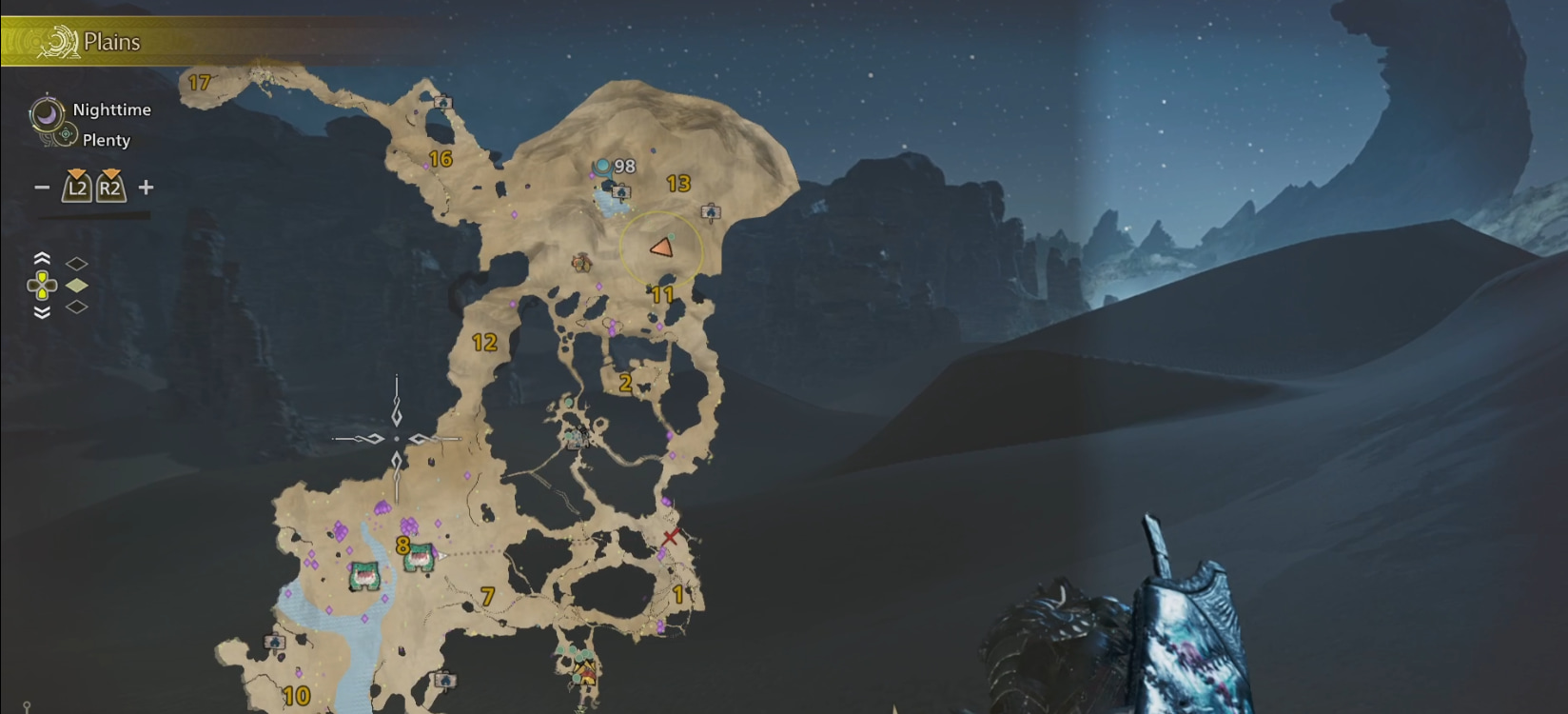Select area 13 on the map
This screenshot has width=1568, height=714.
(x=678, y=184)
